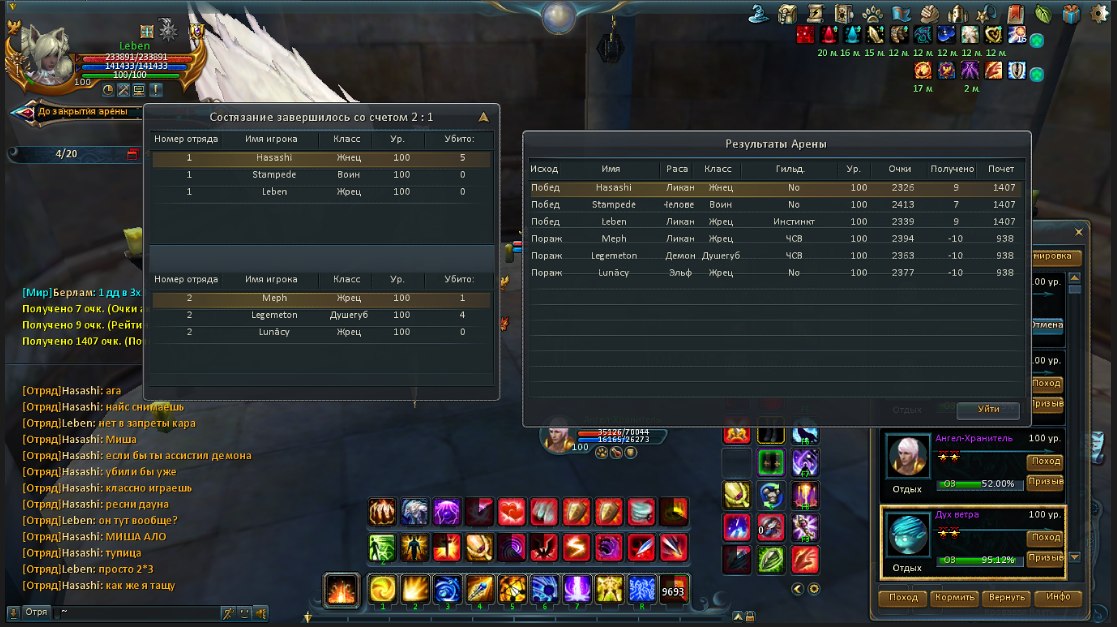Open pet Инфо button

click(1056, 598)
